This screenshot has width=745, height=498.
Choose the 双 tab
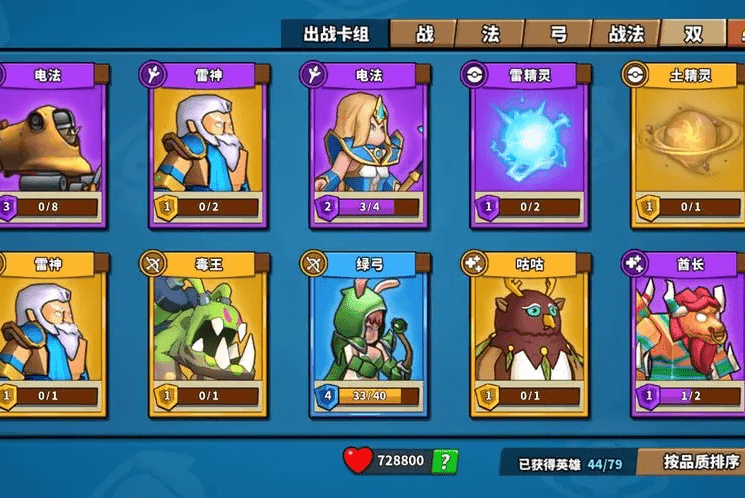click(x=694, y=34)
